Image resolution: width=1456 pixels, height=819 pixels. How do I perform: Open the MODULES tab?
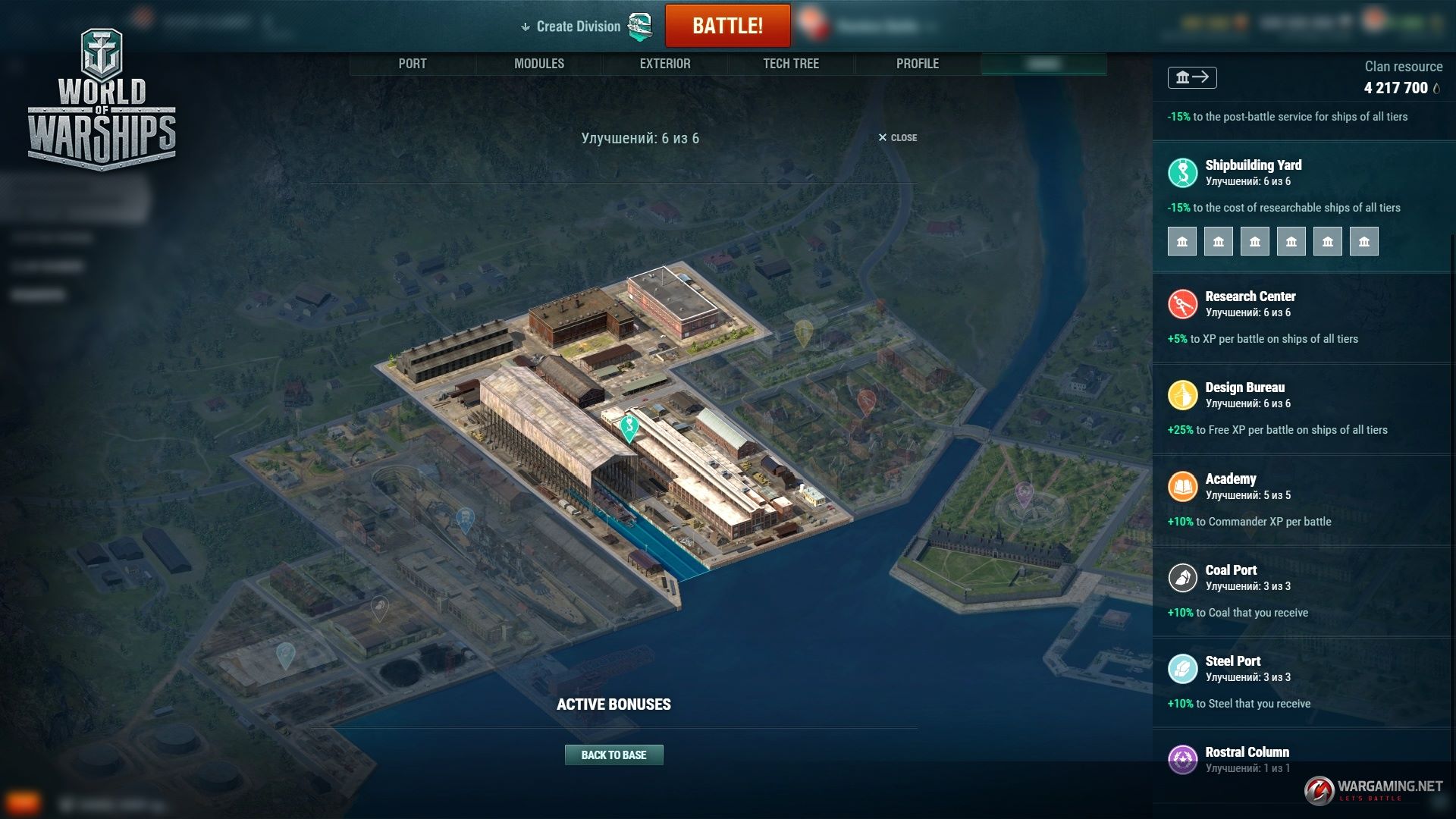coord(539,64)
